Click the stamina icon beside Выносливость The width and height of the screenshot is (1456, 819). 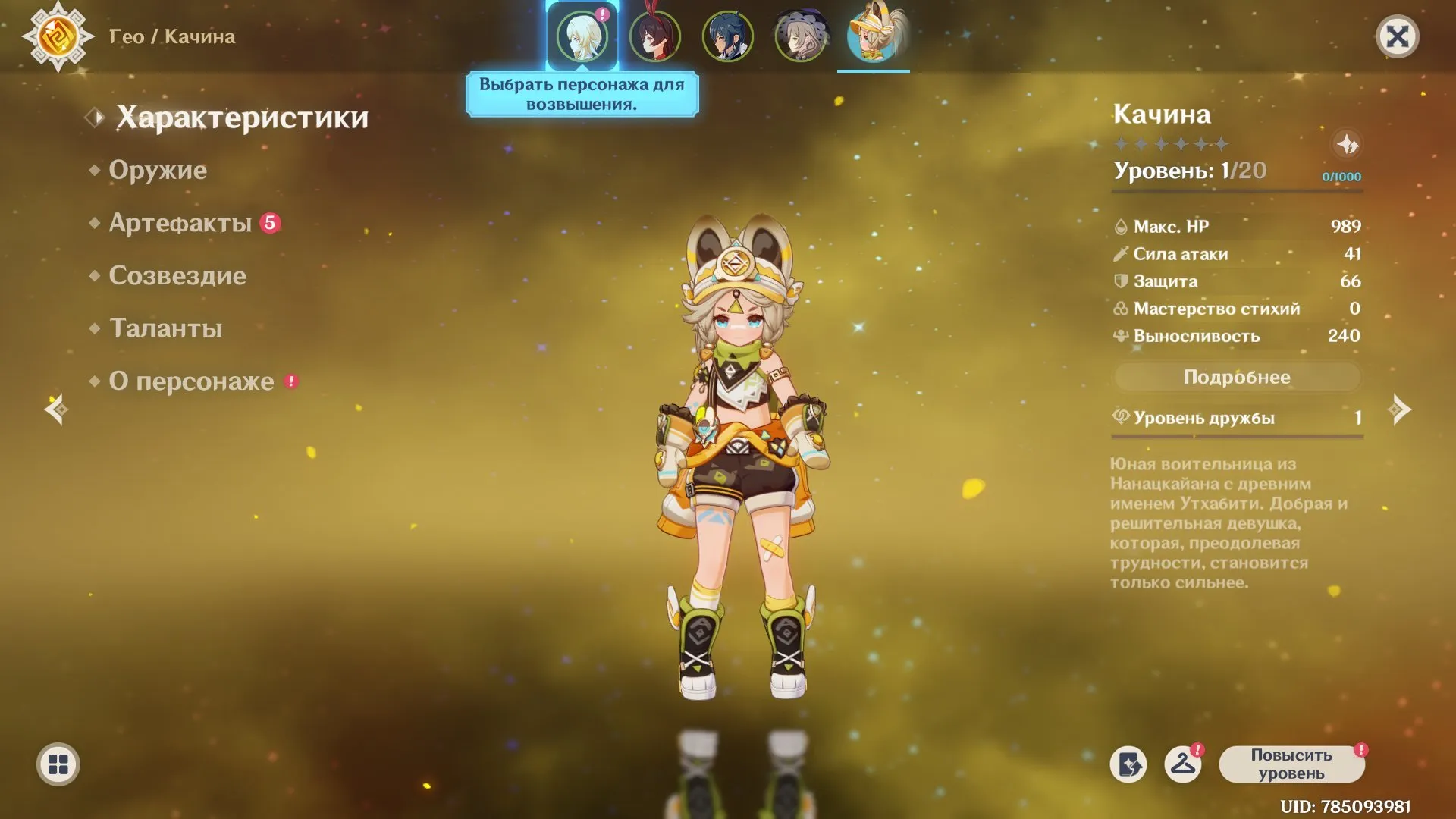pyautogui.click(x=1120, y=336)
